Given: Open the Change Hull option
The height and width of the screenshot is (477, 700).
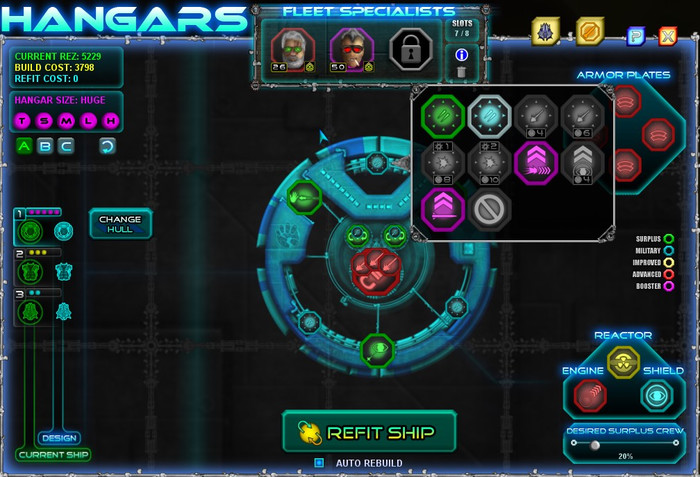Looking at the screenshot, I should point(120,224).
